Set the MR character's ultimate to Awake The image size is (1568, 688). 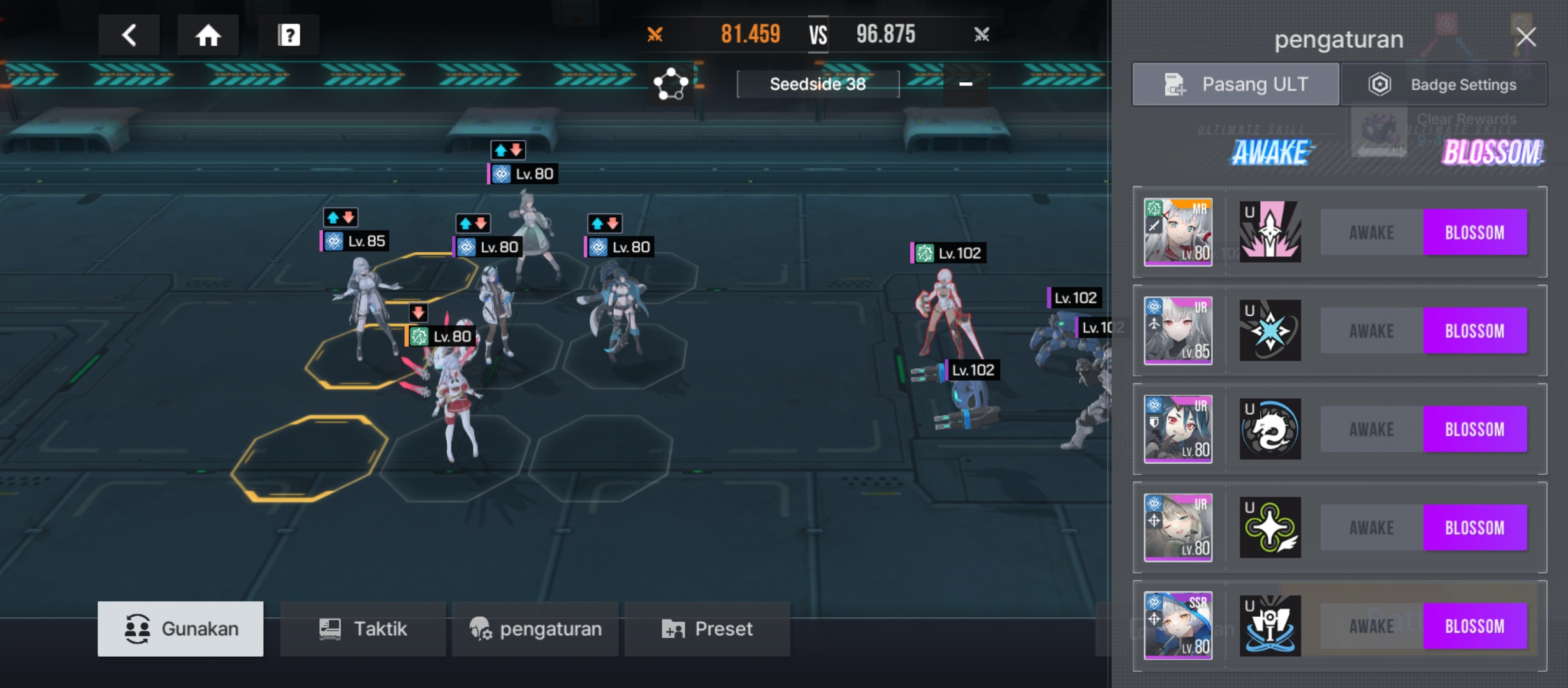1372,233
